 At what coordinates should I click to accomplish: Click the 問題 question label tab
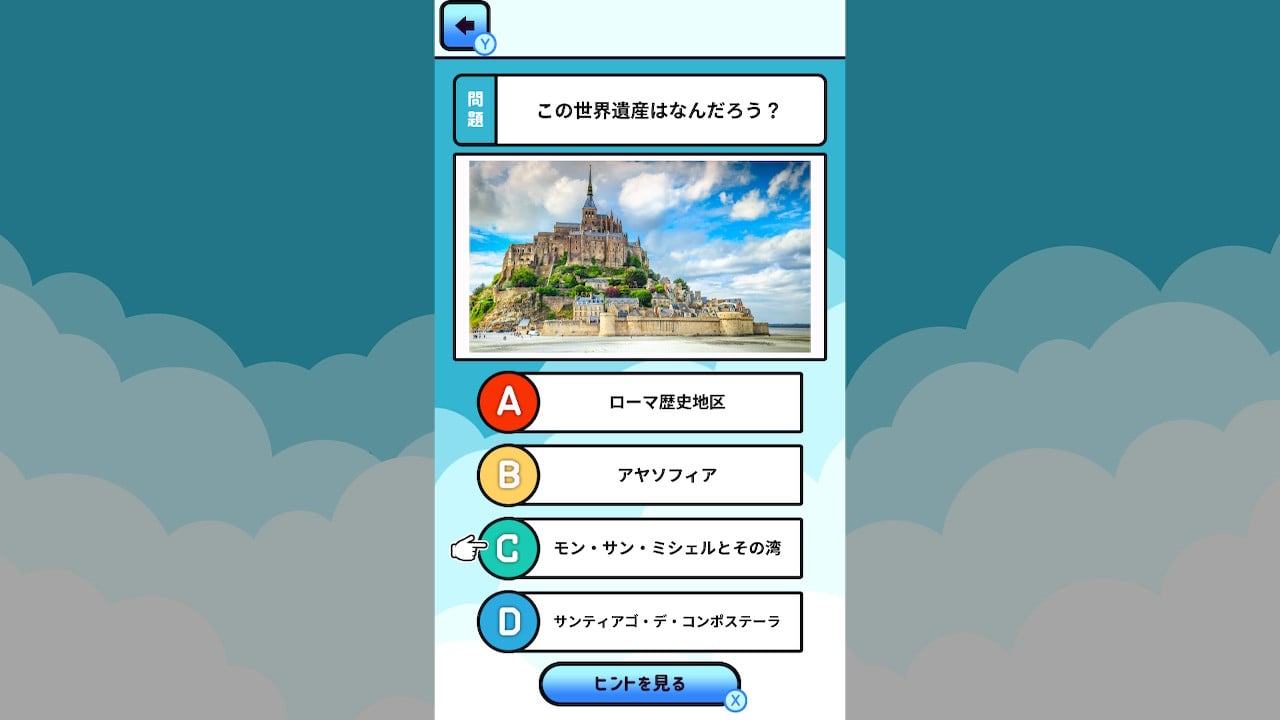(474, 109)
